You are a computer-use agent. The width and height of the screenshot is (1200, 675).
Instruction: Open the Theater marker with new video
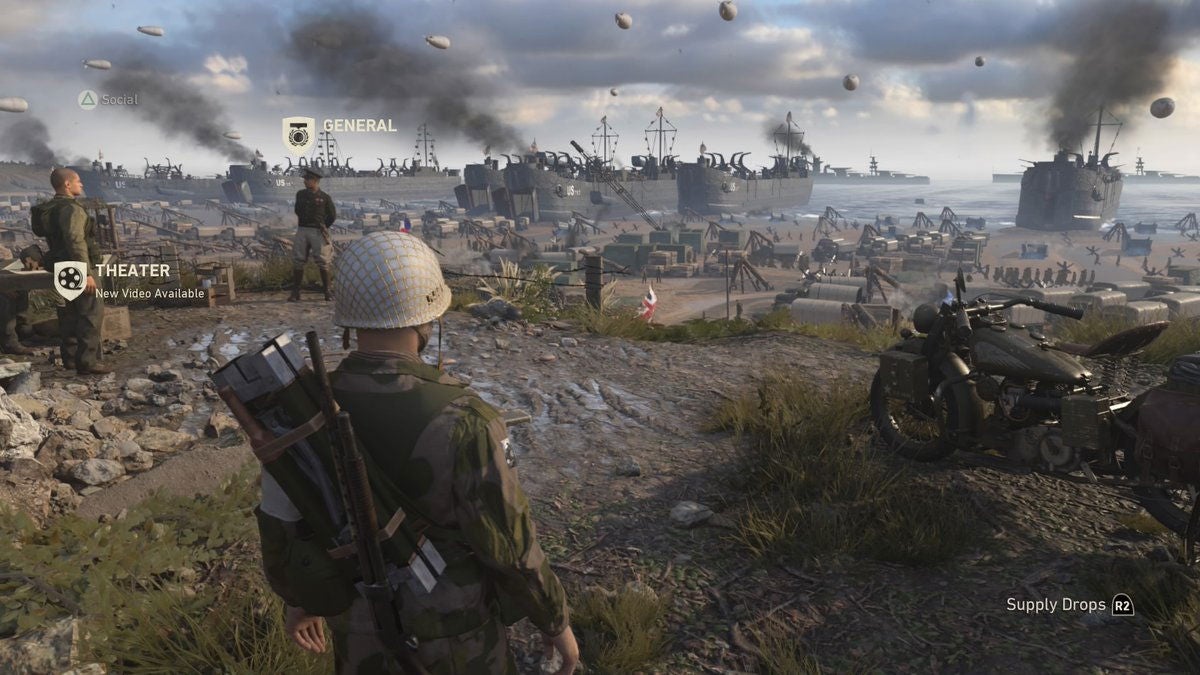[x=70, y=280]
